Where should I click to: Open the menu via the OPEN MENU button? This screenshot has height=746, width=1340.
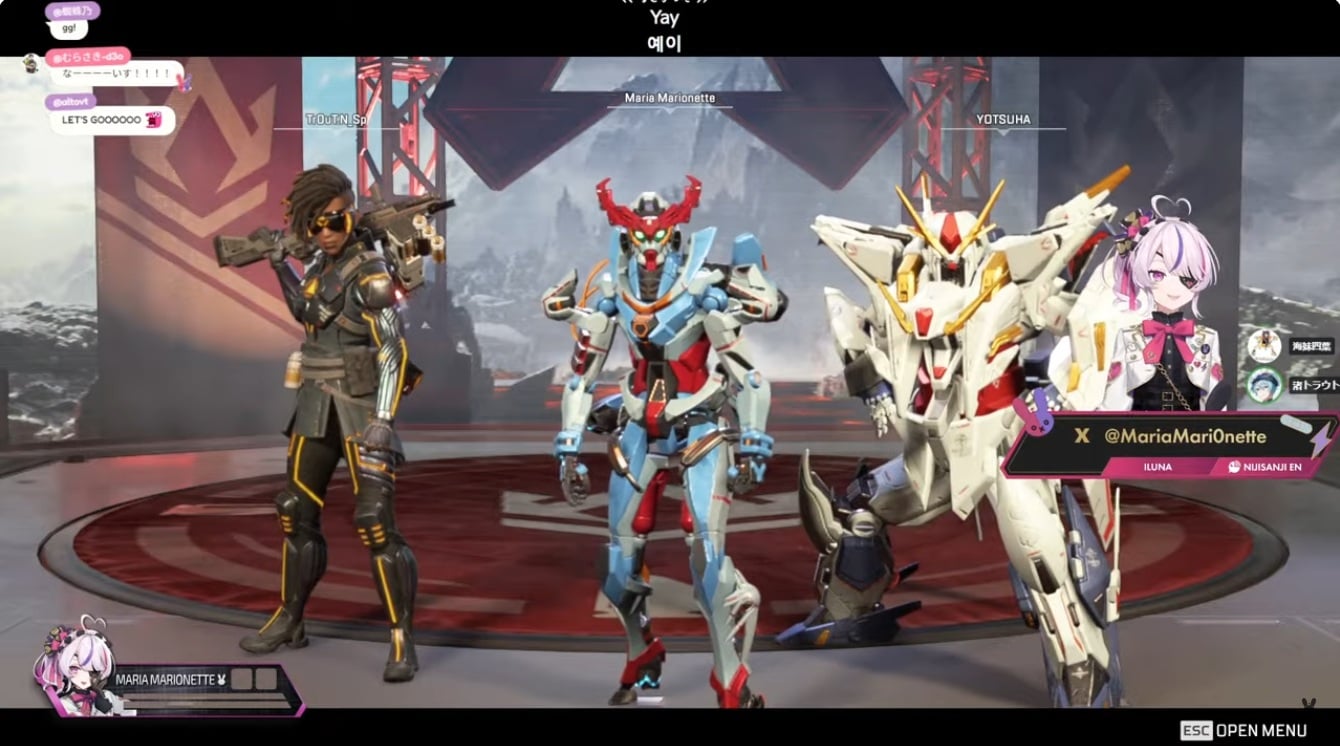point(1243,730)
